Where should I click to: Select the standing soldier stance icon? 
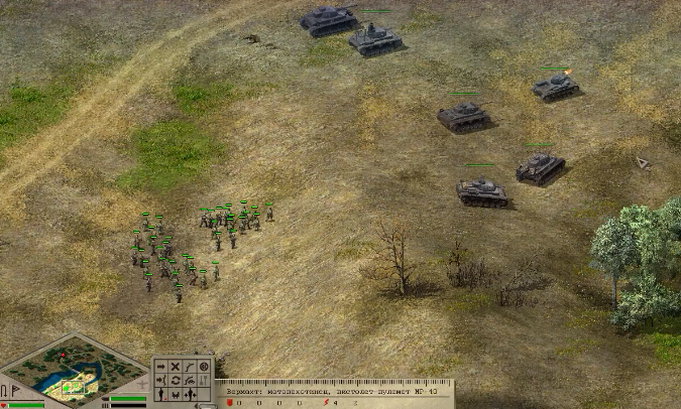coord(161,395)
